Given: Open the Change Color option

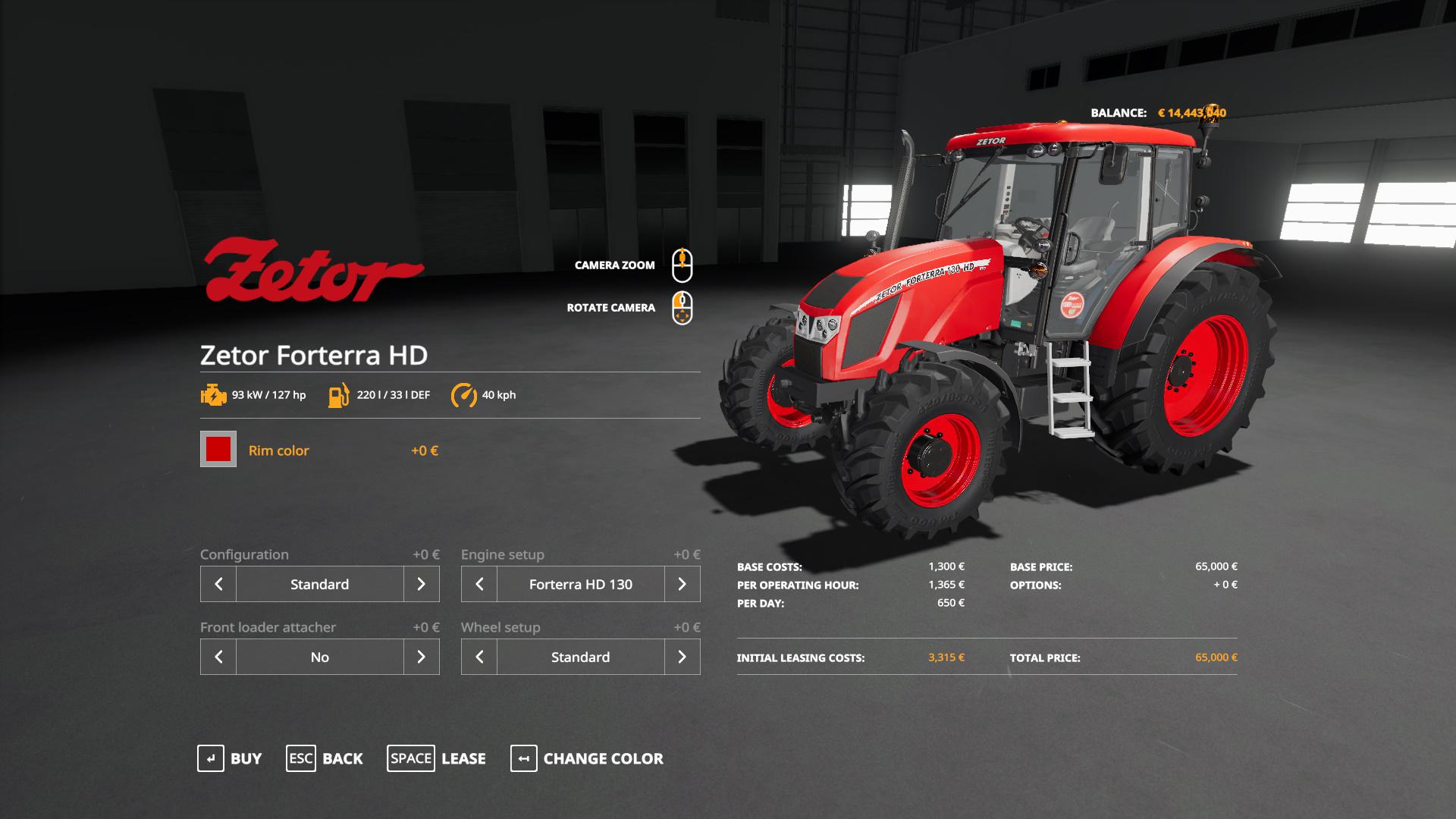Looking at the screenshot, I should [x=587, y=758].
